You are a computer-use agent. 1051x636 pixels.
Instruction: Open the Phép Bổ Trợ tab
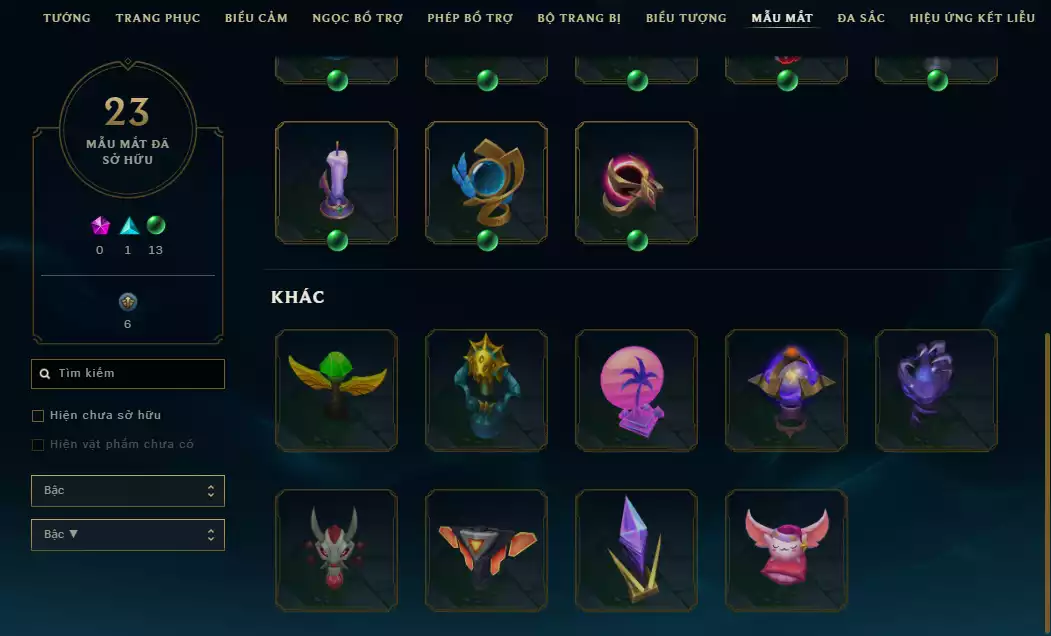469,18
